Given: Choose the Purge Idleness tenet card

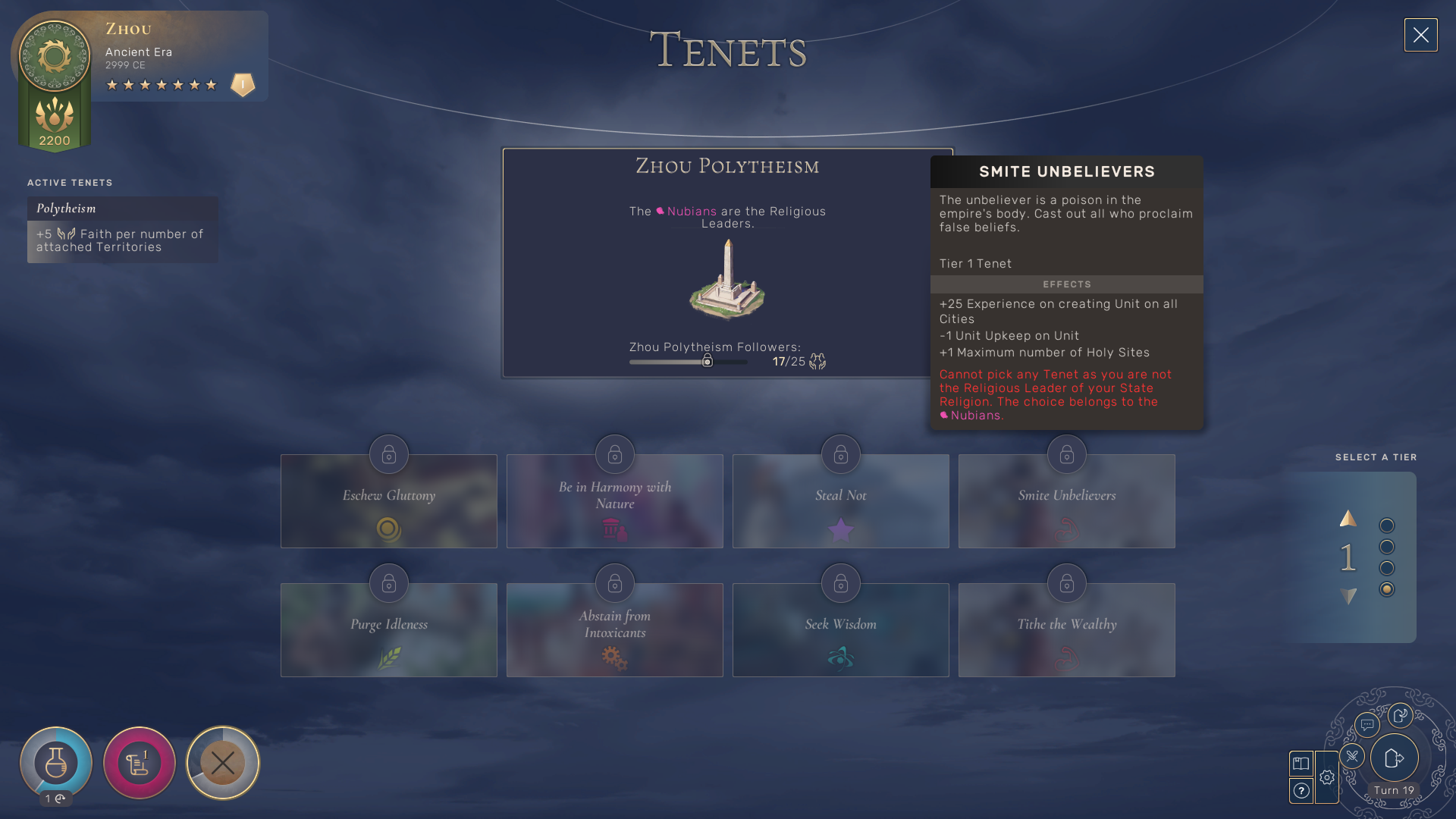Looking at the screenshot, I should pos(388,629).
